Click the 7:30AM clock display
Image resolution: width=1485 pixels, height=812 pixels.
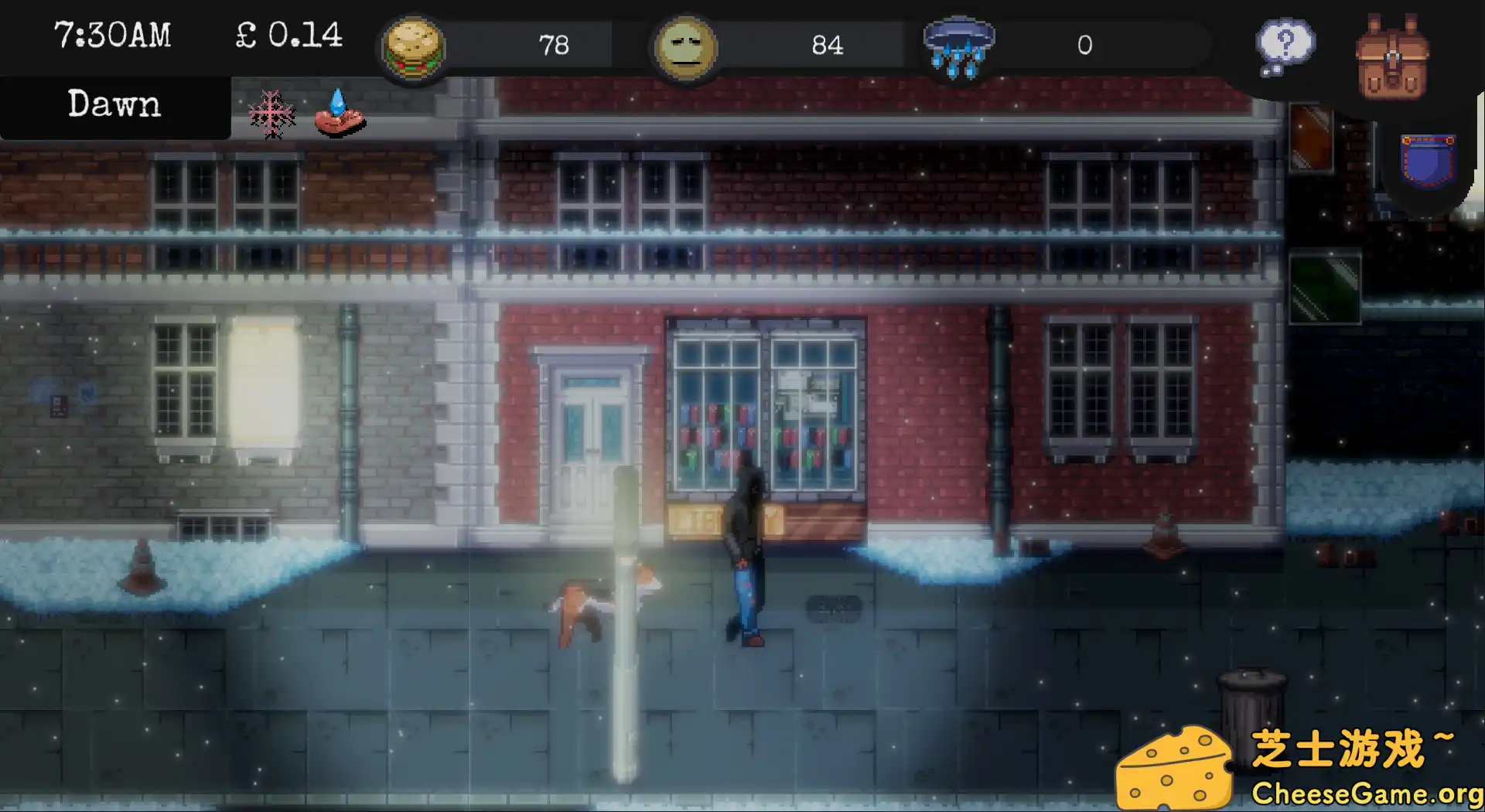(113, 35)
